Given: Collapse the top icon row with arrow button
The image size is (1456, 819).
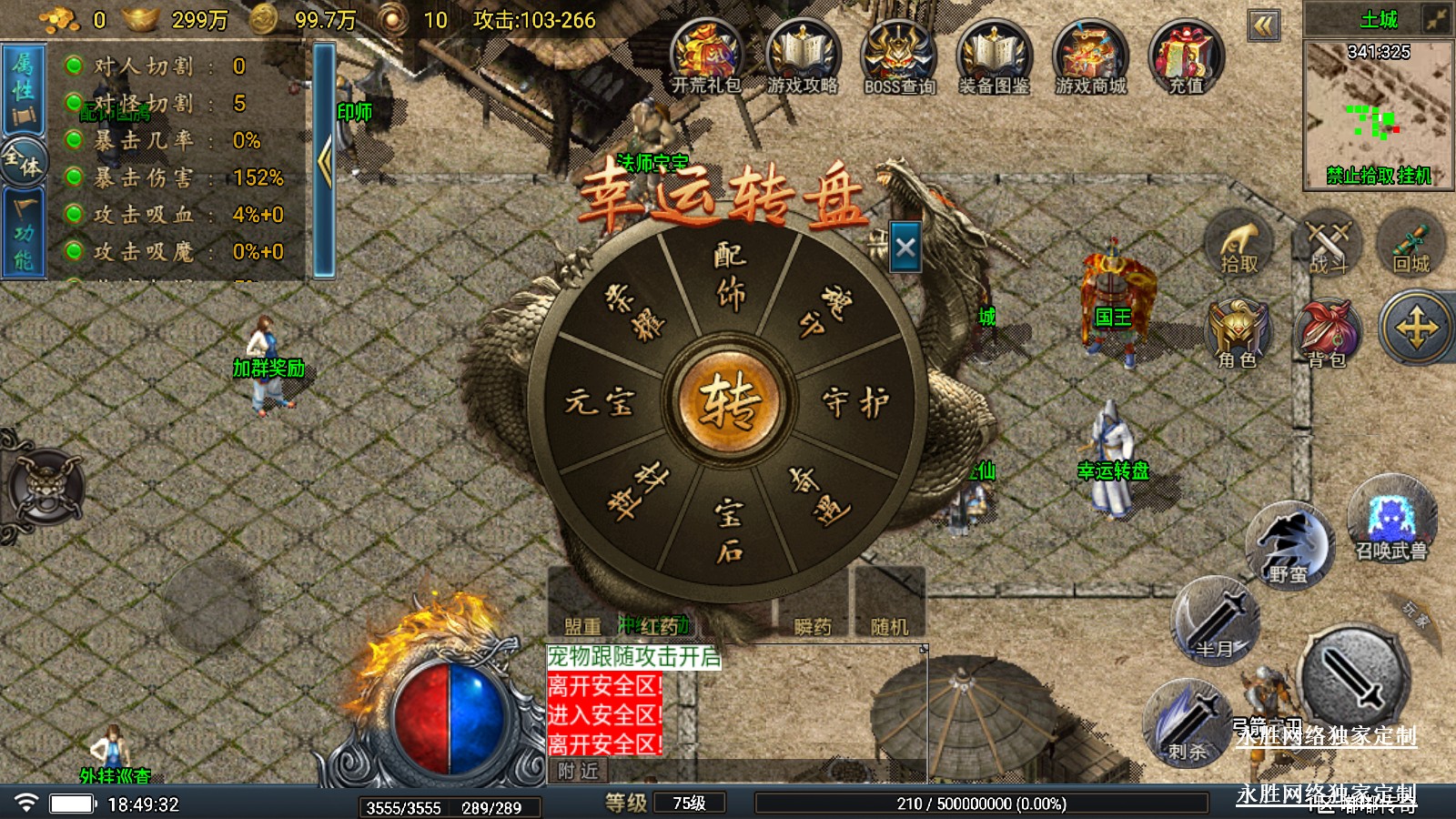Looking at the screenshot, I should point(1263,25).
